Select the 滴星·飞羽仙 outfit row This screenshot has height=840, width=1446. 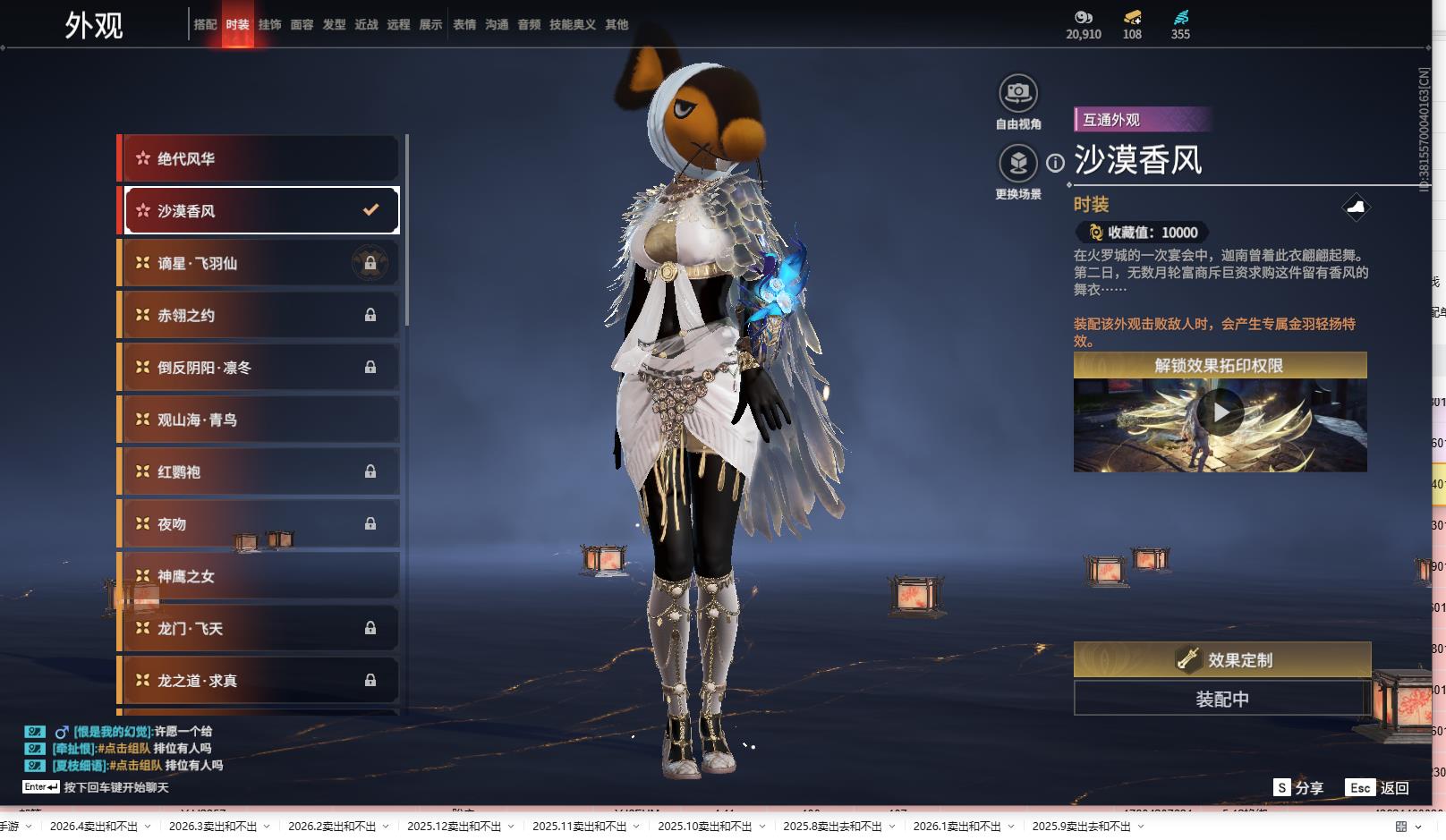pos(259,263)
